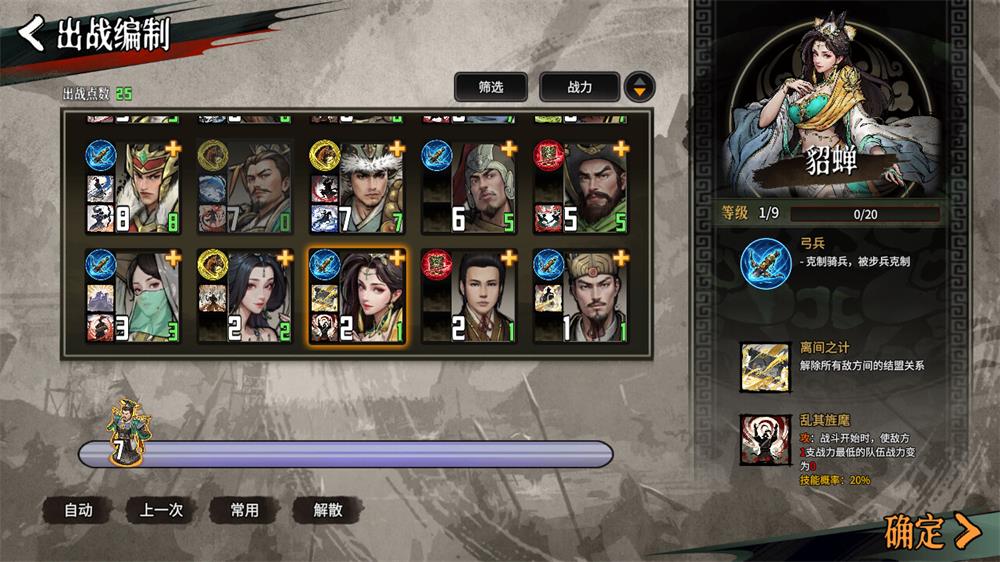Pick the greyed-out general already deployed
The image size is (1000, 562).
pyautogui.click(x=245, y=187)
